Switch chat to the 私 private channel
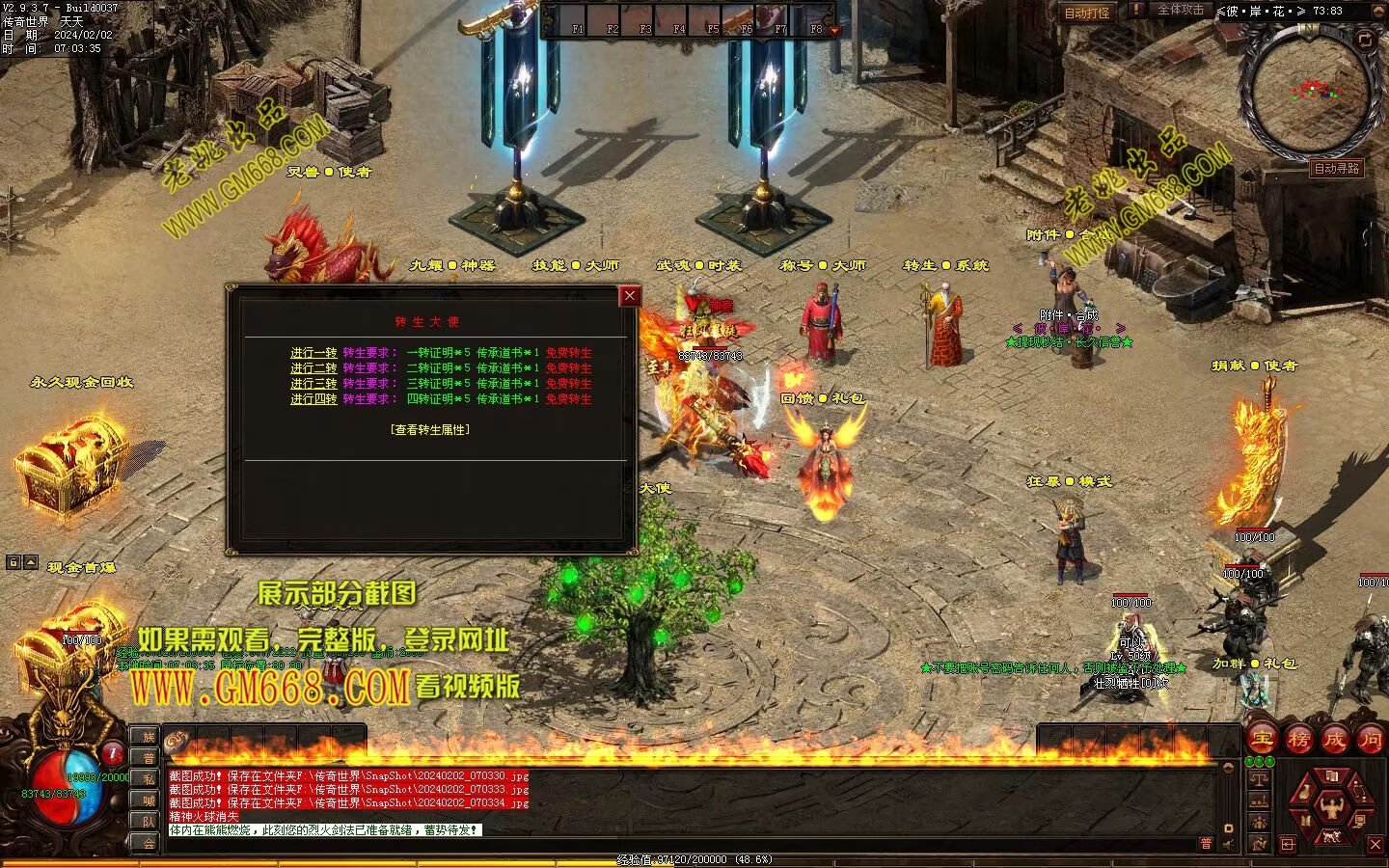1389x868 pixels. [149, 779]
